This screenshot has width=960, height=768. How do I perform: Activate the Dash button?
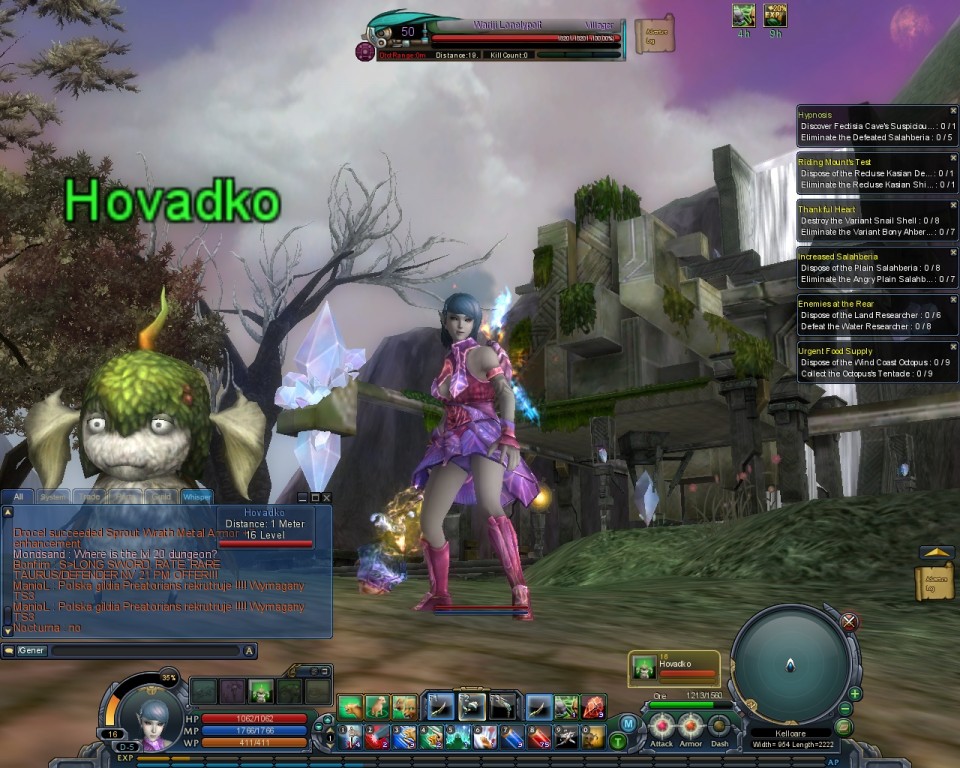click(x=719, y=725)
